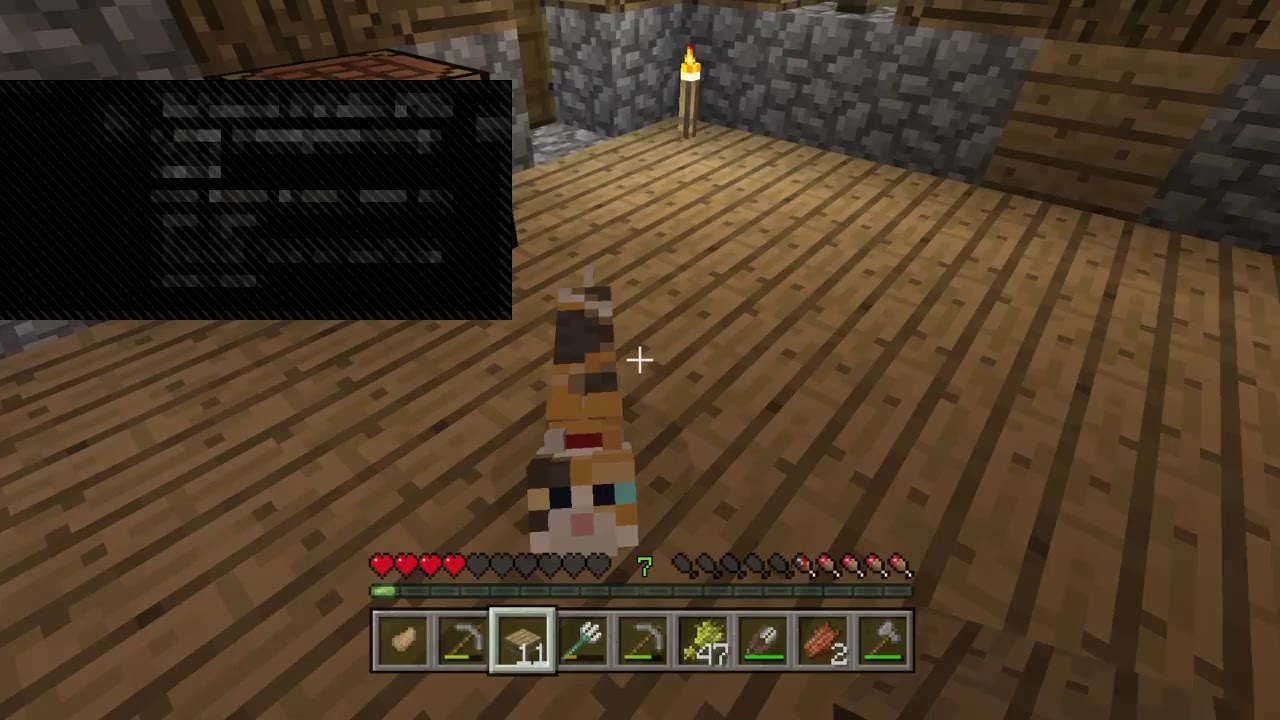Select the pickaxe in hotbar slot two
The image size is (1280, 720).
(x=462, y=640)
